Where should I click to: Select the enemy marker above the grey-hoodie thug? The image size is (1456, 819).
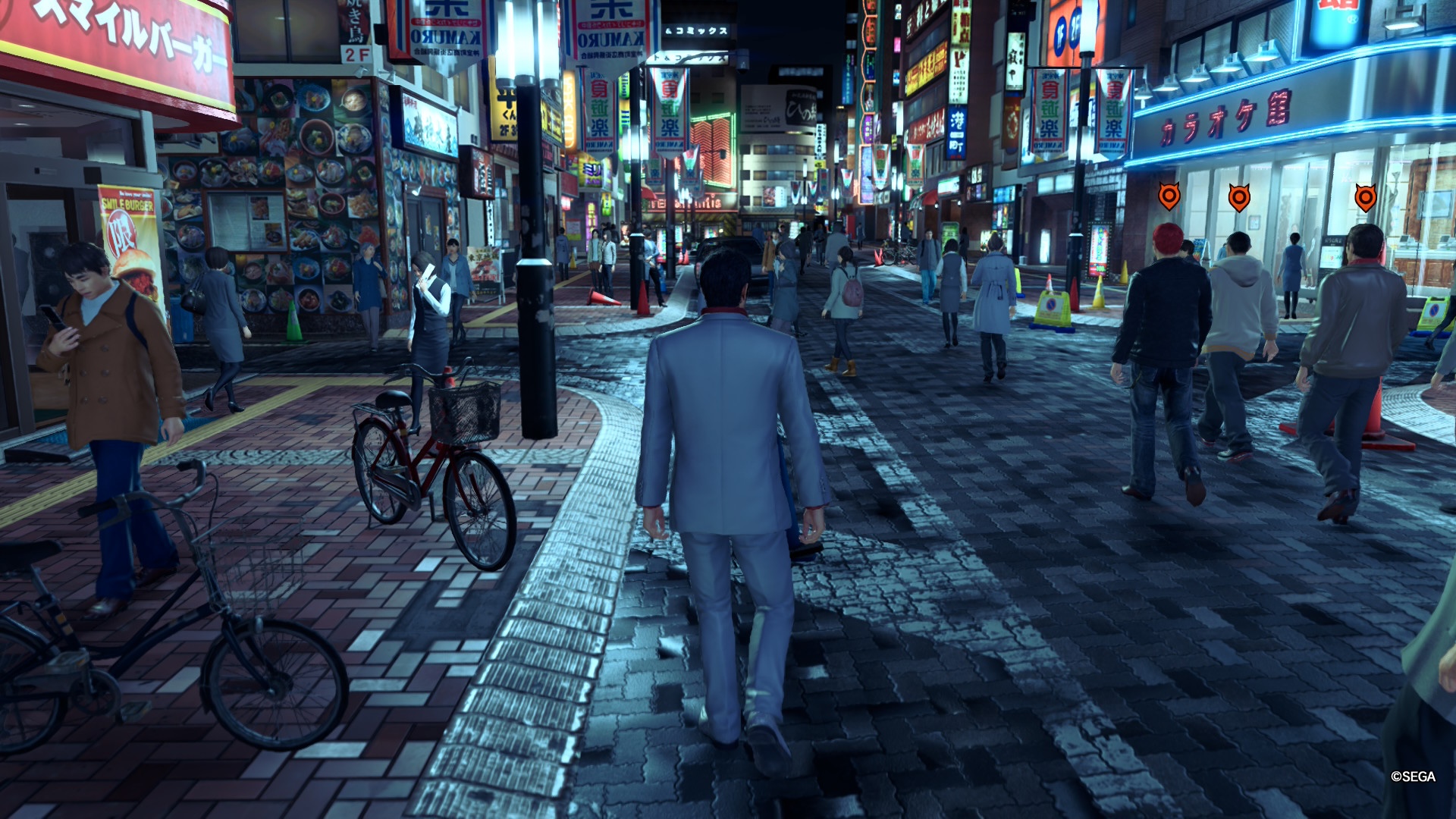coord(1239,198)
